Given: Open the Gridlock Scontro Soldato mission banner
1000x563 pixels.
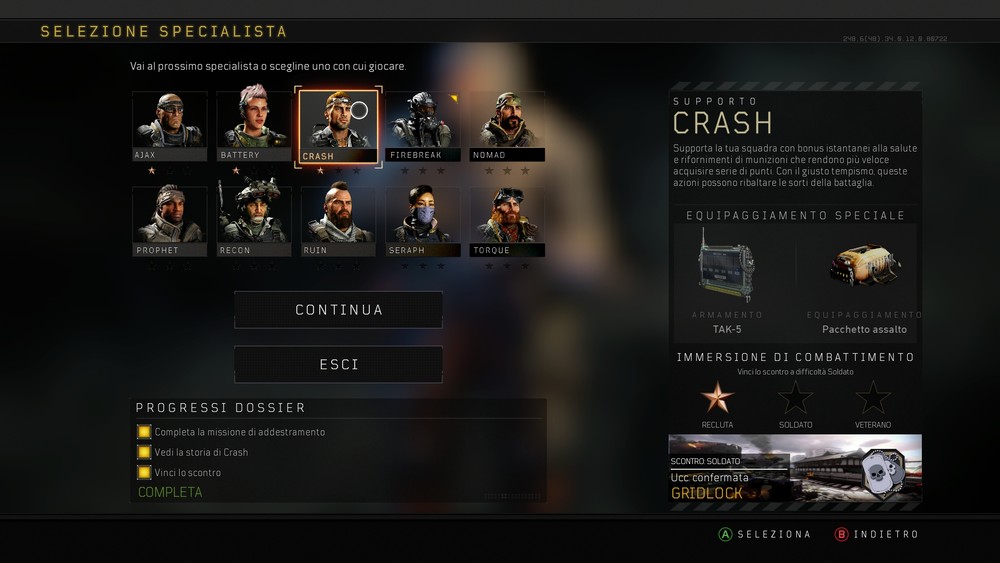Looking at the screenshot, I should 795,472.
